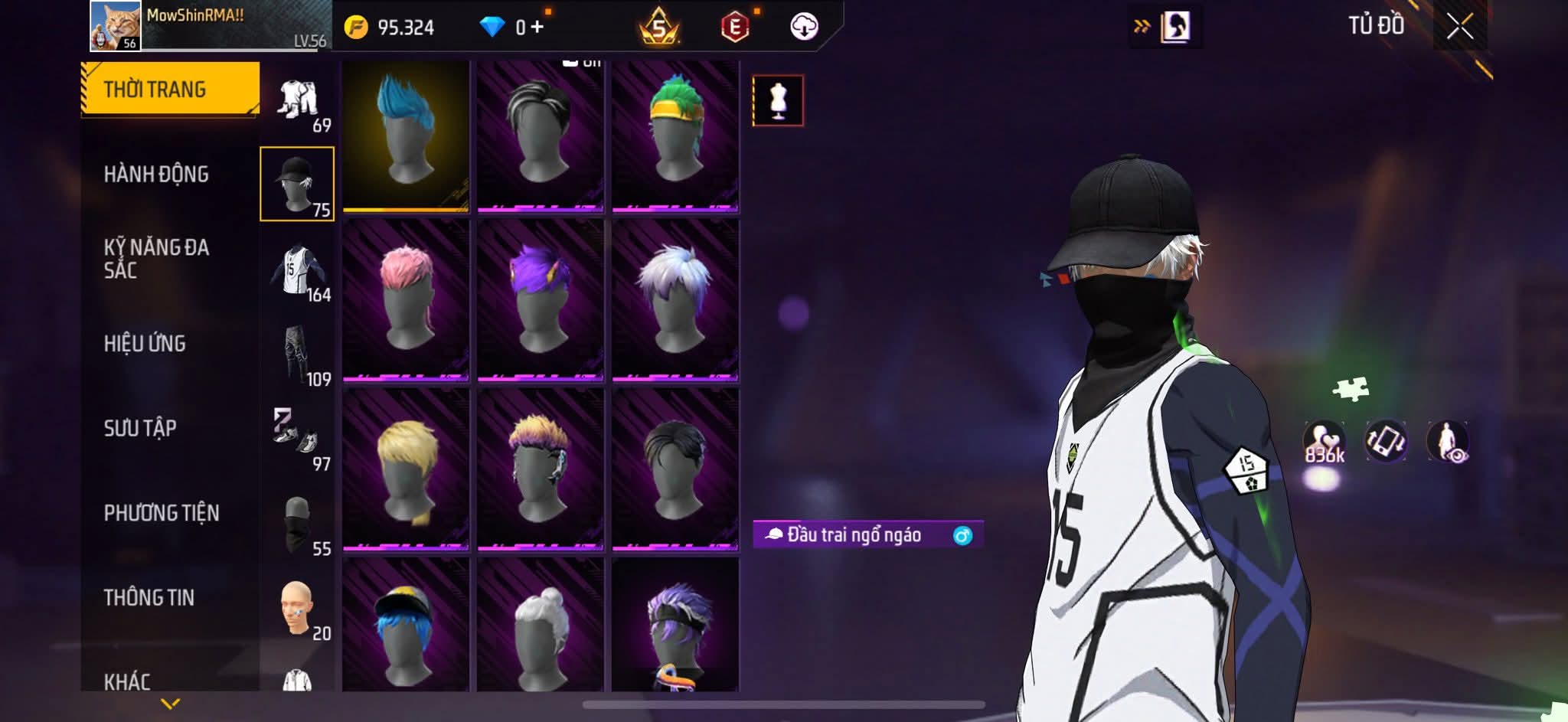The image size is (1568, 722).
Task: Select the KỸ NĂNG ĐA SẮC menu
Action: (x=156, y=258)
